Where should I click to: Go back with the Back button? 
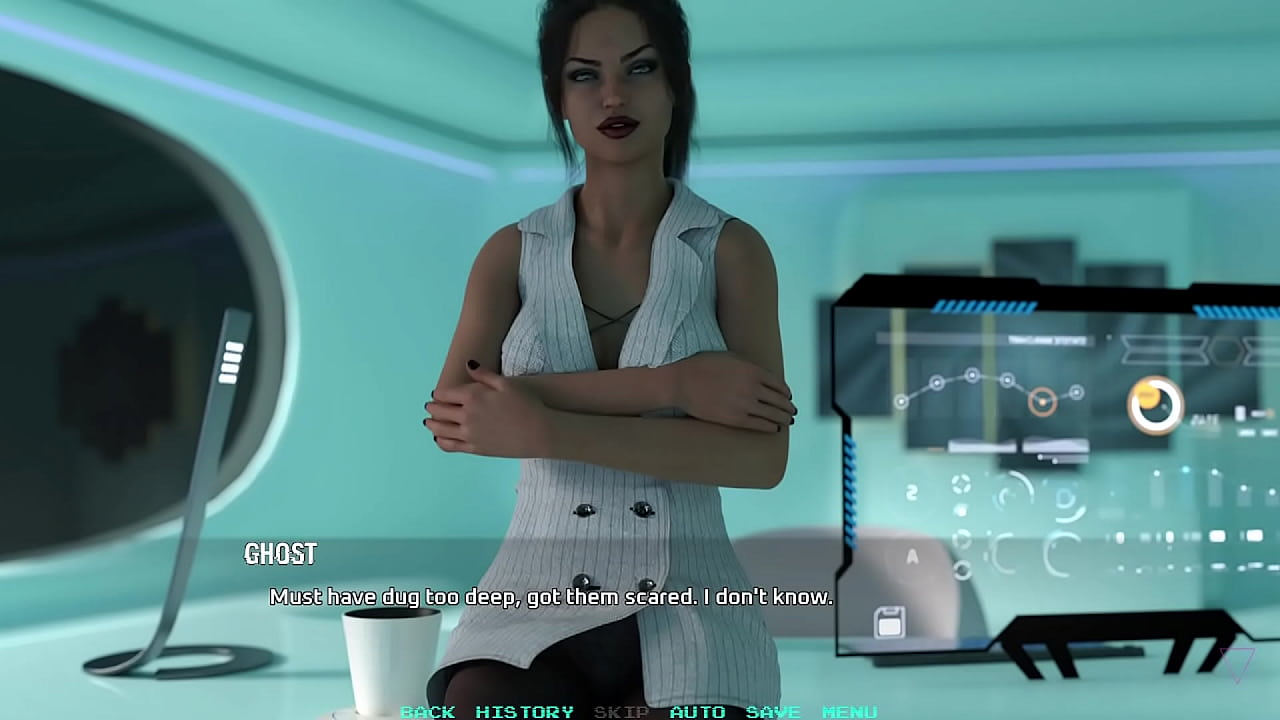point(427,712)
